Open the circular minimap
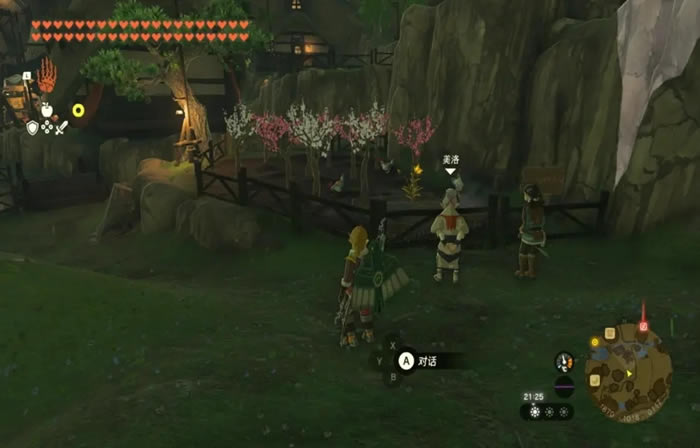This screenshot has width=700, height=448. 627,371
